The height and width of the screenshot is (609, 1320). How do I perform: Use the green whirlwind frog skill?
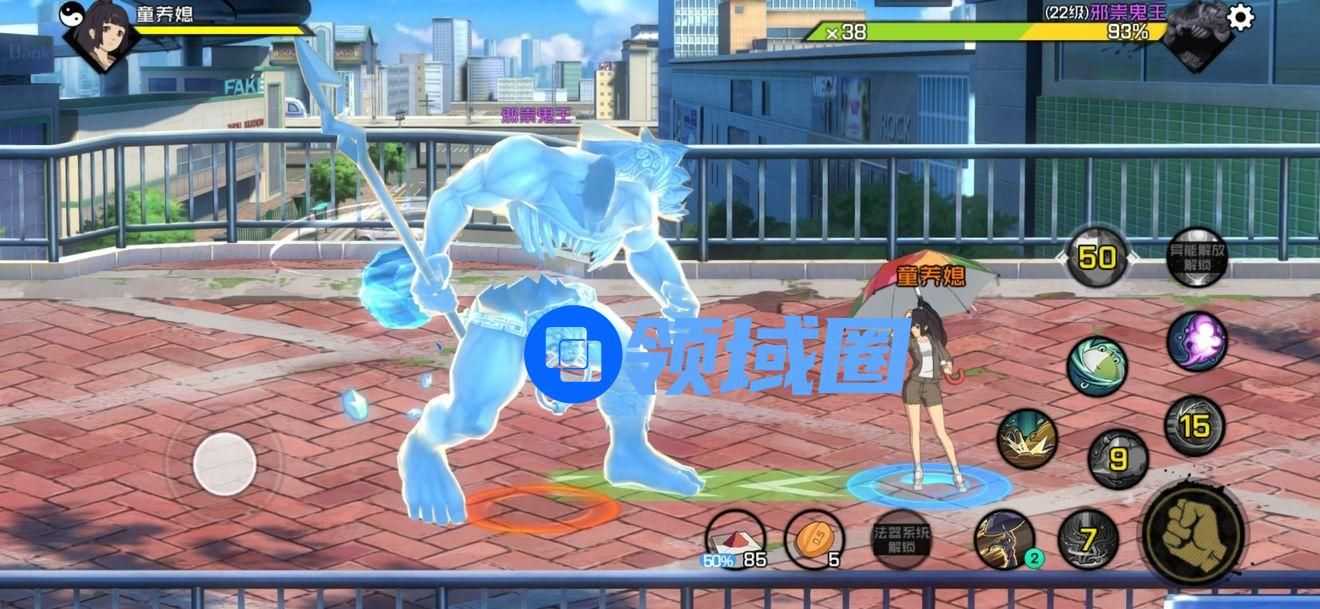1097,367
